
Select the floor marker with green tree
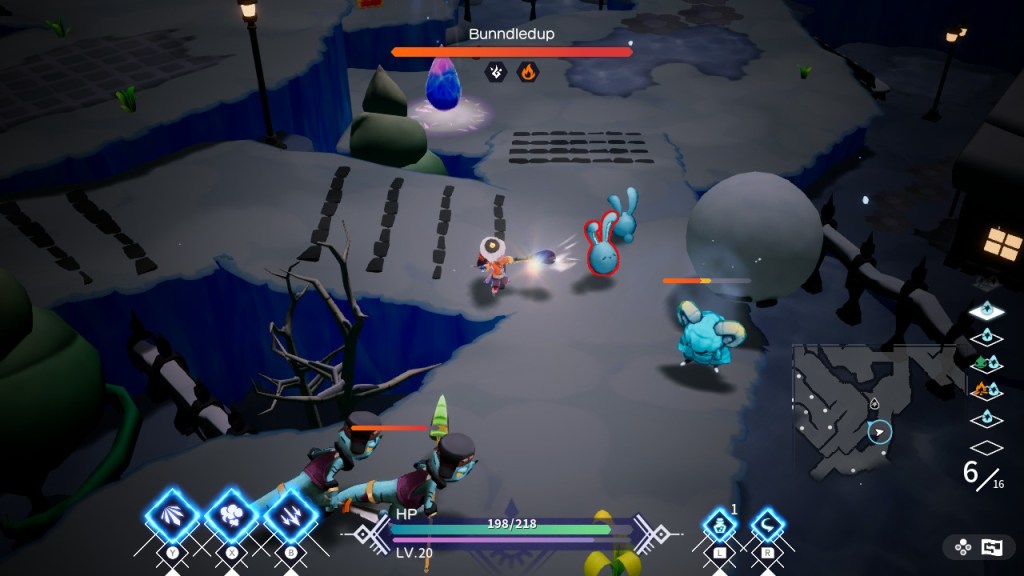click(986, 363)
